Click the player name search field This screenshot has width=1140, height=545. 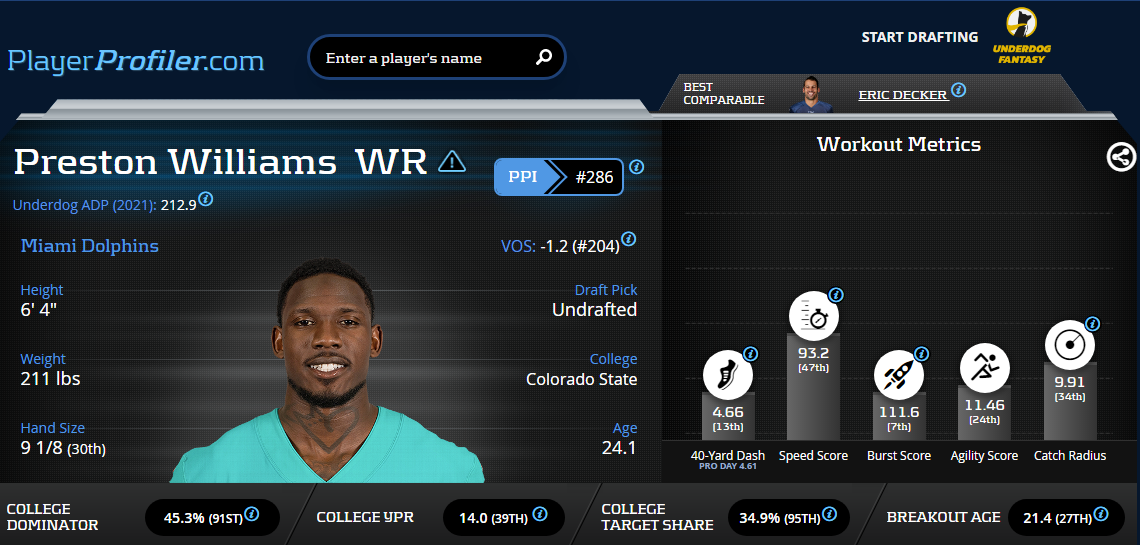click(420, 58)
